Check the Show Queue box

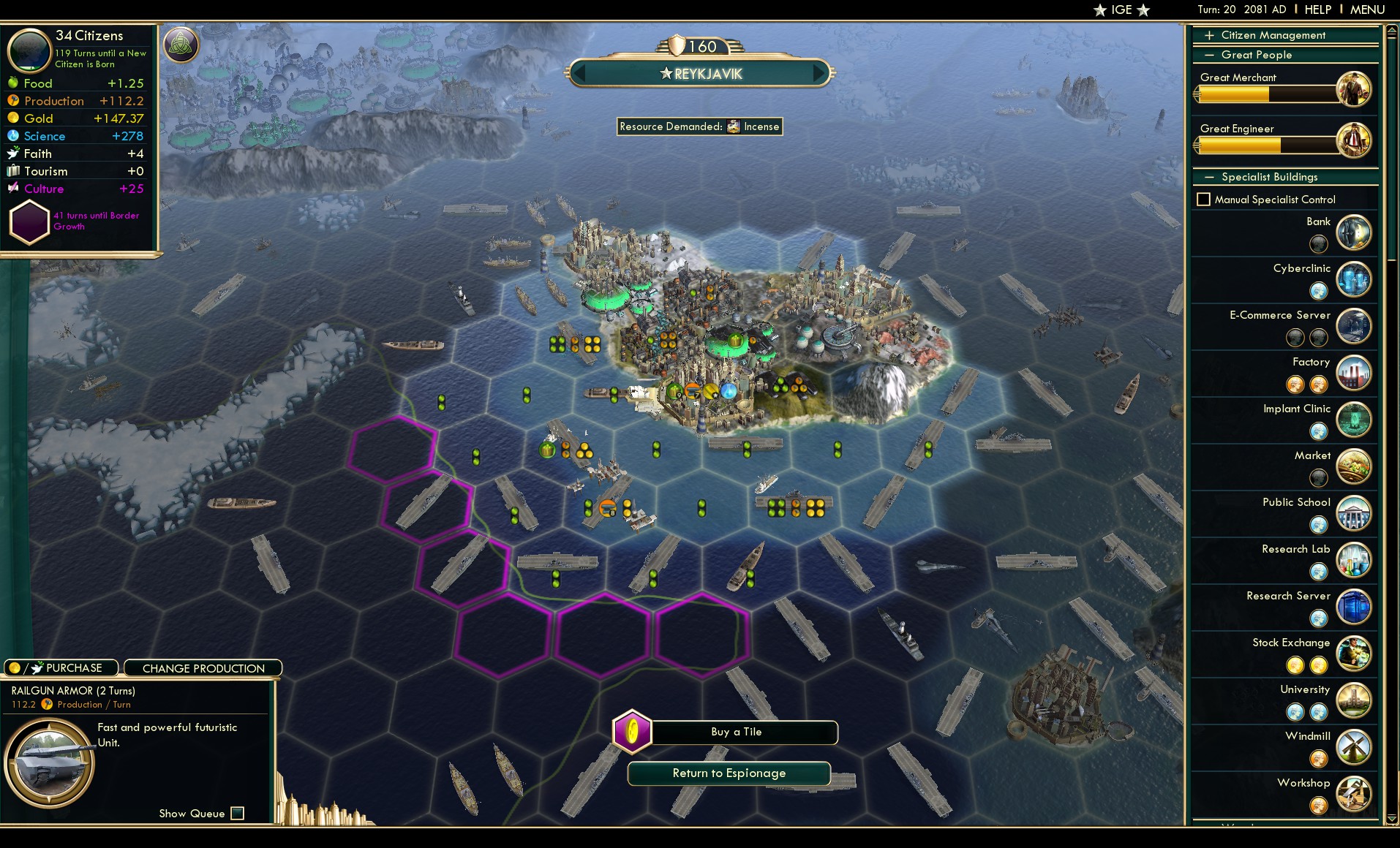click(238, 813)
